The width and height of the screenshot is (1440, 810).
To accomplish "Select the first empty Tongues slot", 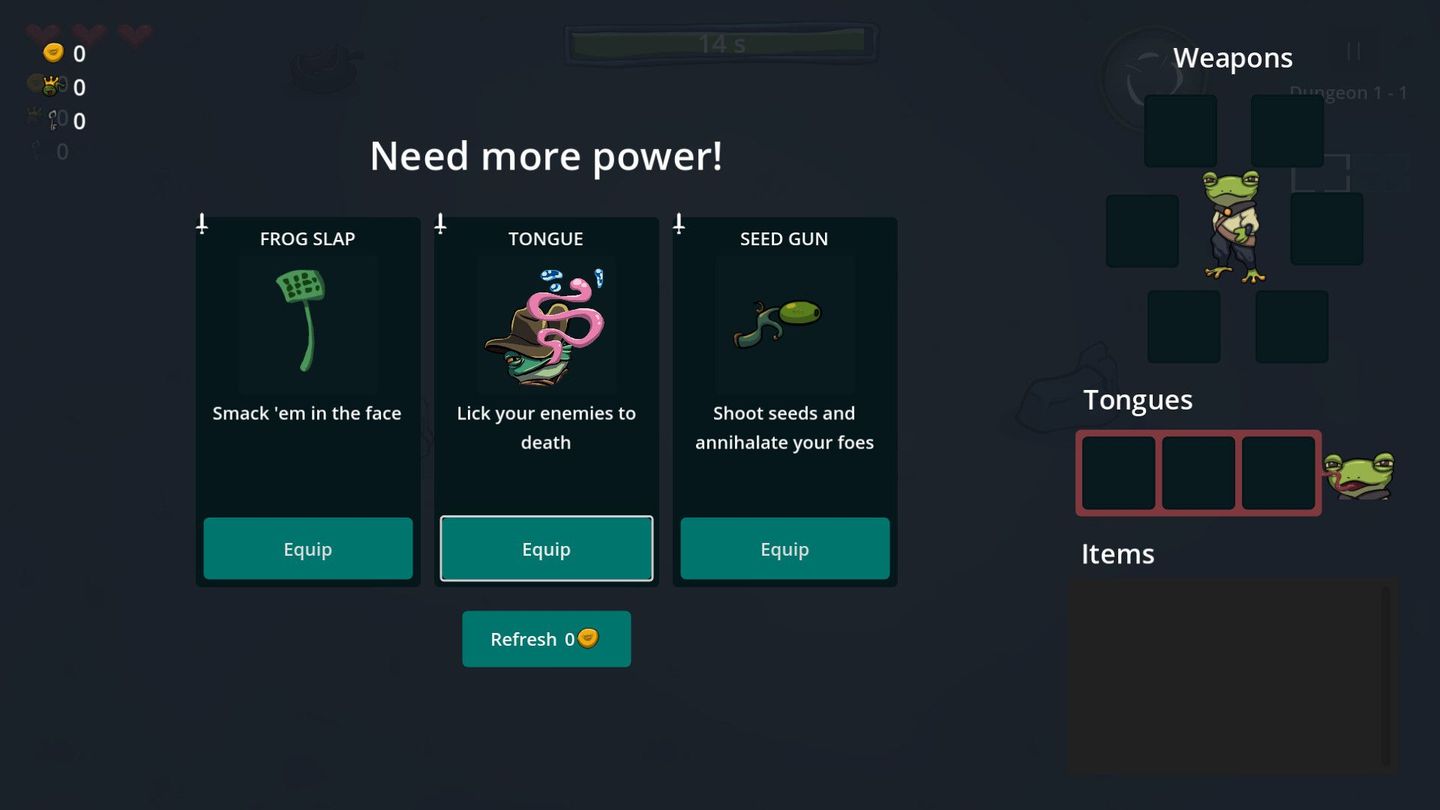I will coord(1117,472).
